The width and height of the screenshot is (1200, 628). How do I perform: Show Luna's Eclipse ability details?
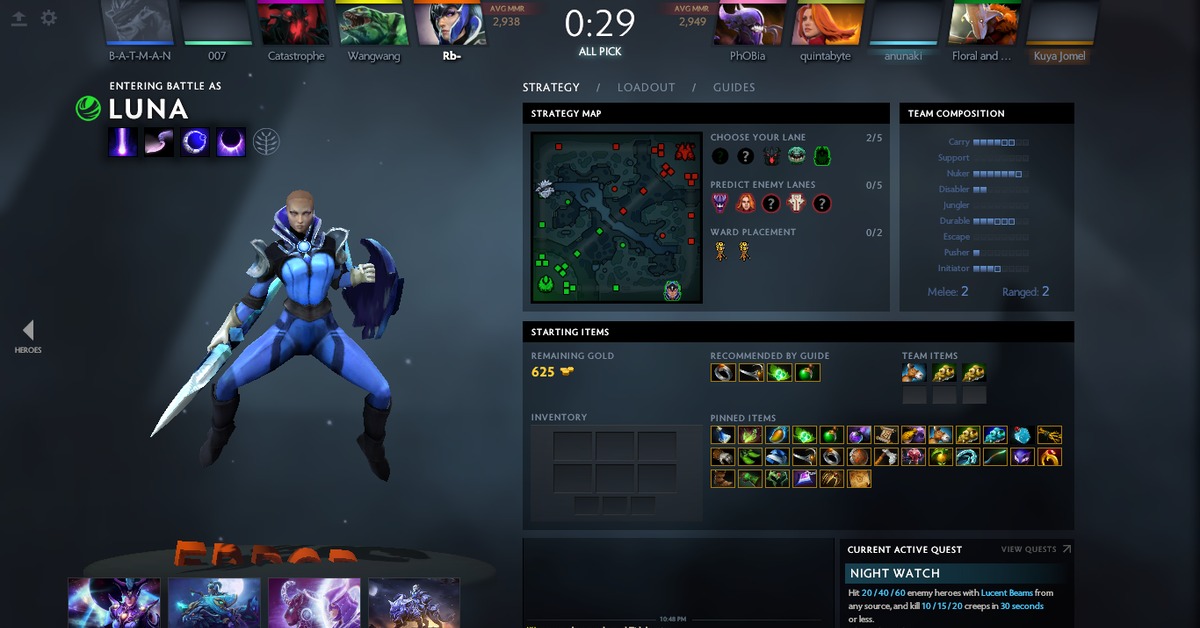pos(231,142)
